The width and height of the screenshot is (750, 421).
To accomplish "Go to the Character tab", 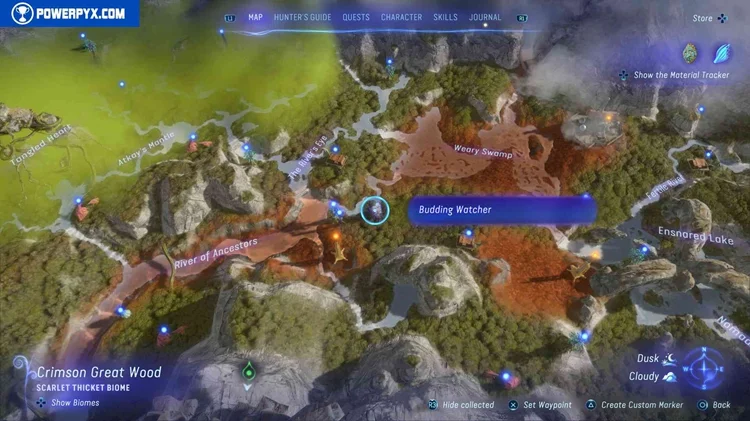I will (401, 17).
